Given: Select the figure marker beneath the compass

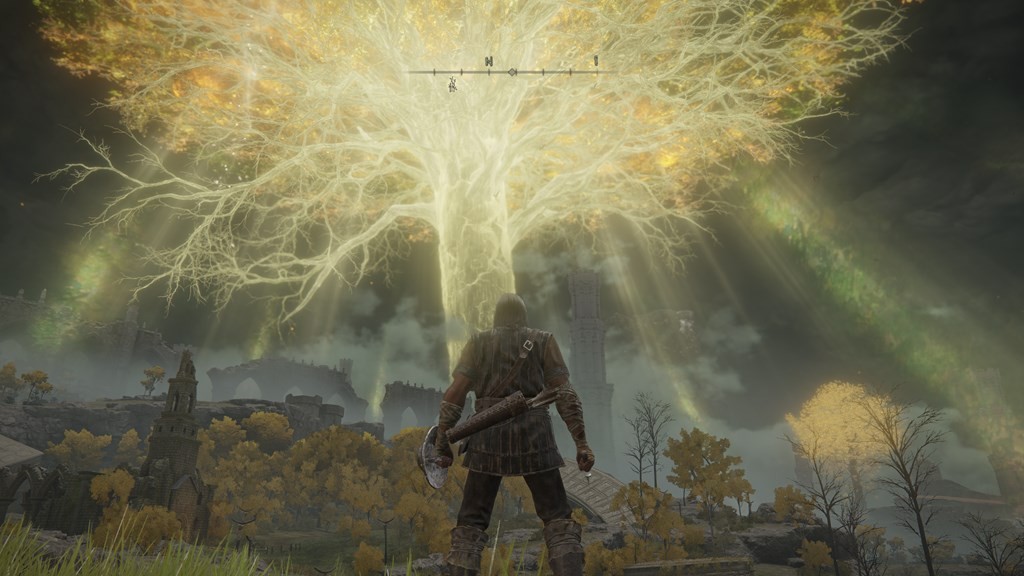Looking at the screenshot, I should [x=453, y=85].
